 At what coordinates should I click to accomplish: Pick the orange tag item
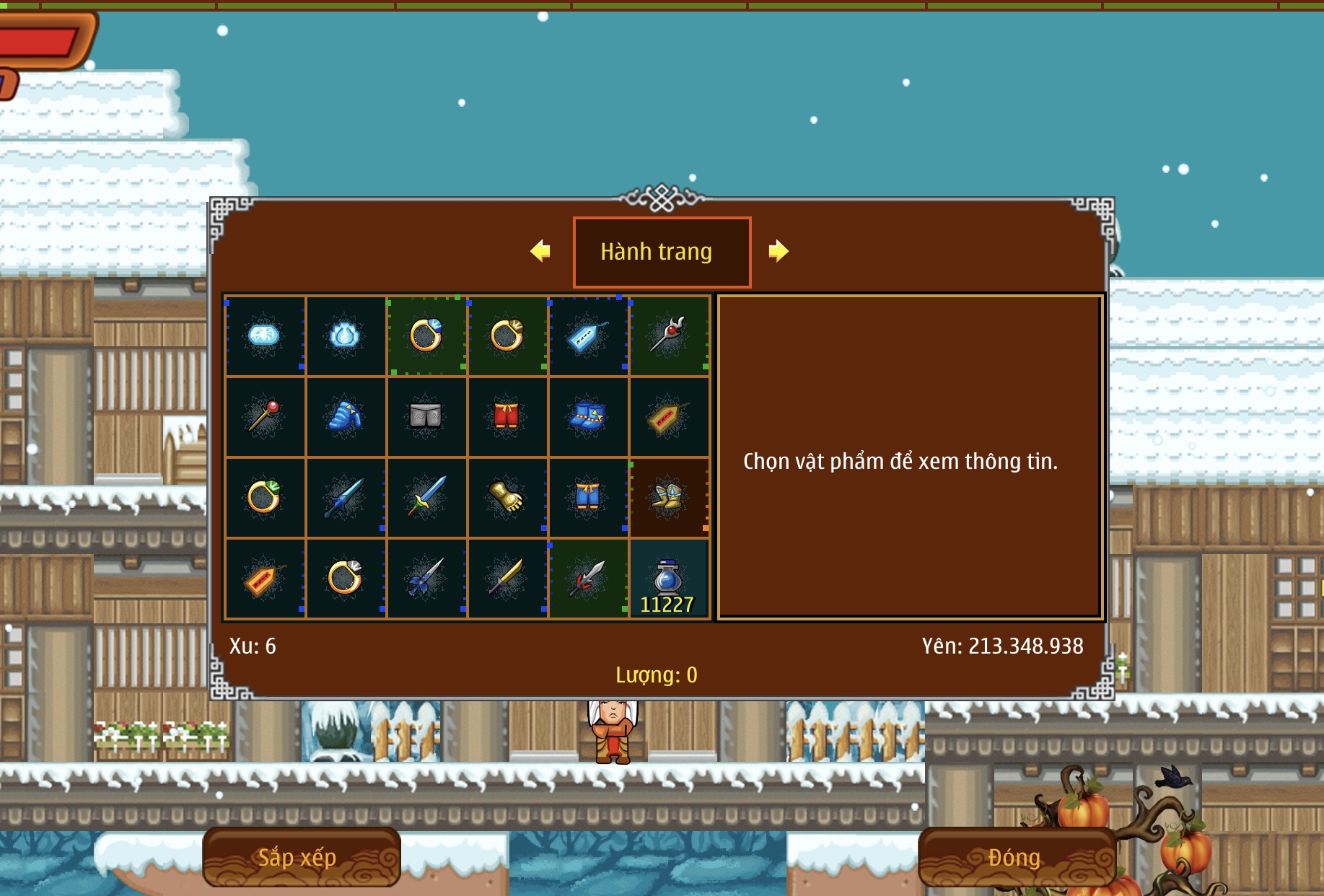tap(264, 579)
